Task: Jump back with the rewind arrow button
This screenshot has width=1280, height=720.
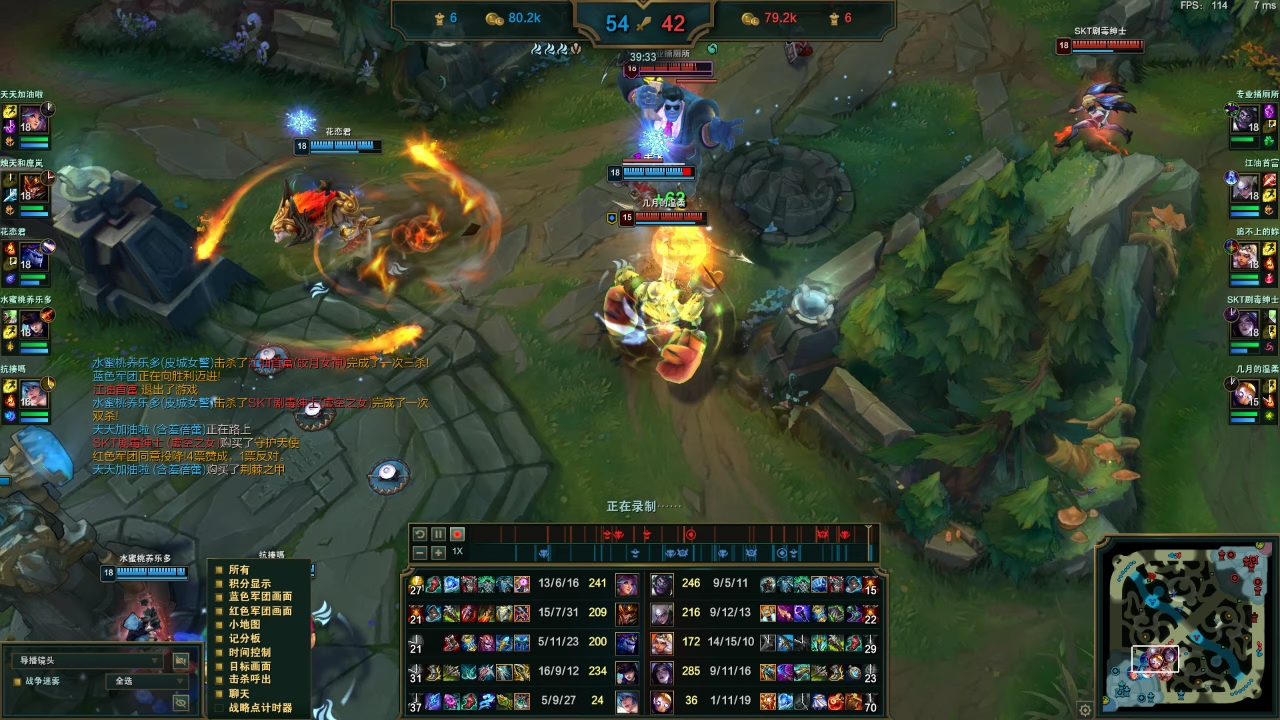Action: [x=420, y=534]
